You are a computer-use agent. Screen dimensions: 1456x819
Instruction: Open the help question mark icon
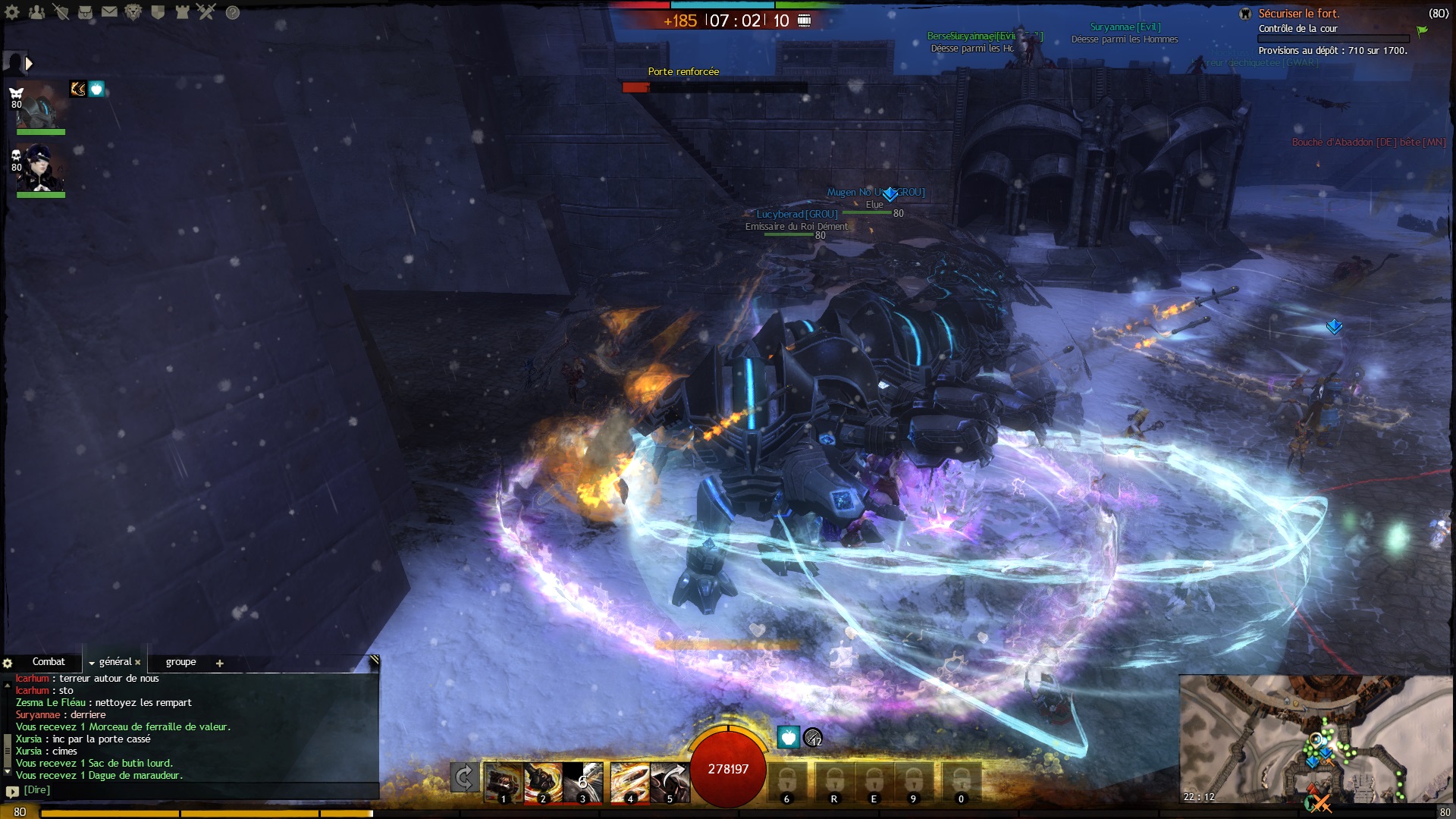(233, 13)
